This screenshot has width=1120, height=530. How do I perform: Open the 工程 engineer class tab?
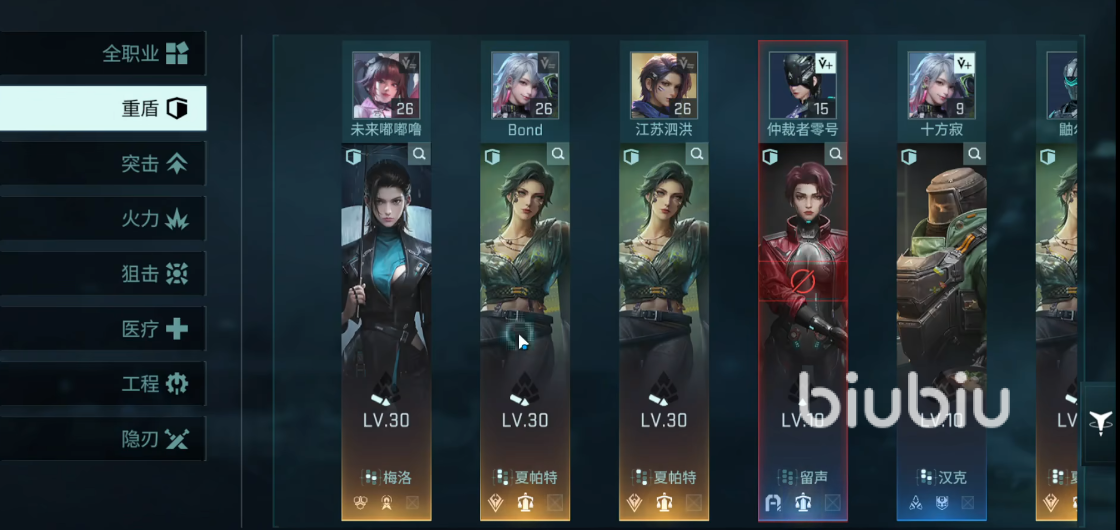pyautogui.click(x=103, y=383)
